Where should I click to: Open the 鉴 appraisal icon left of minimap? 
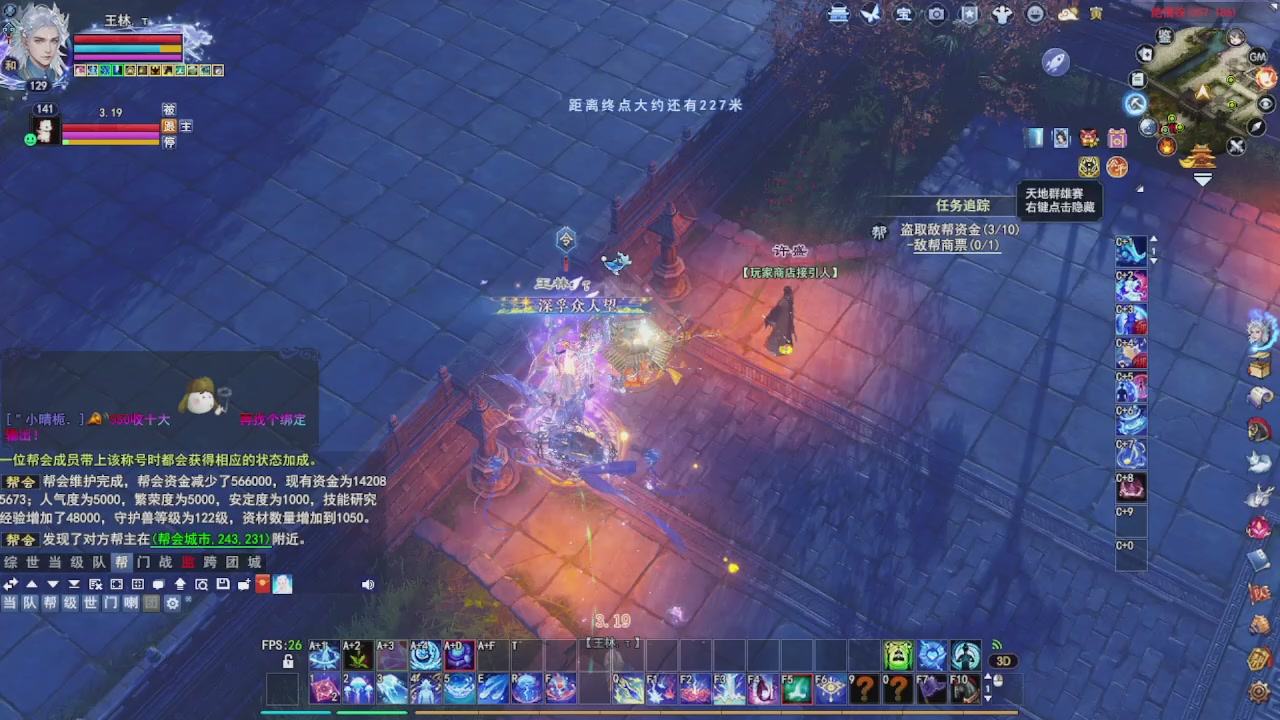point(1164,36)
